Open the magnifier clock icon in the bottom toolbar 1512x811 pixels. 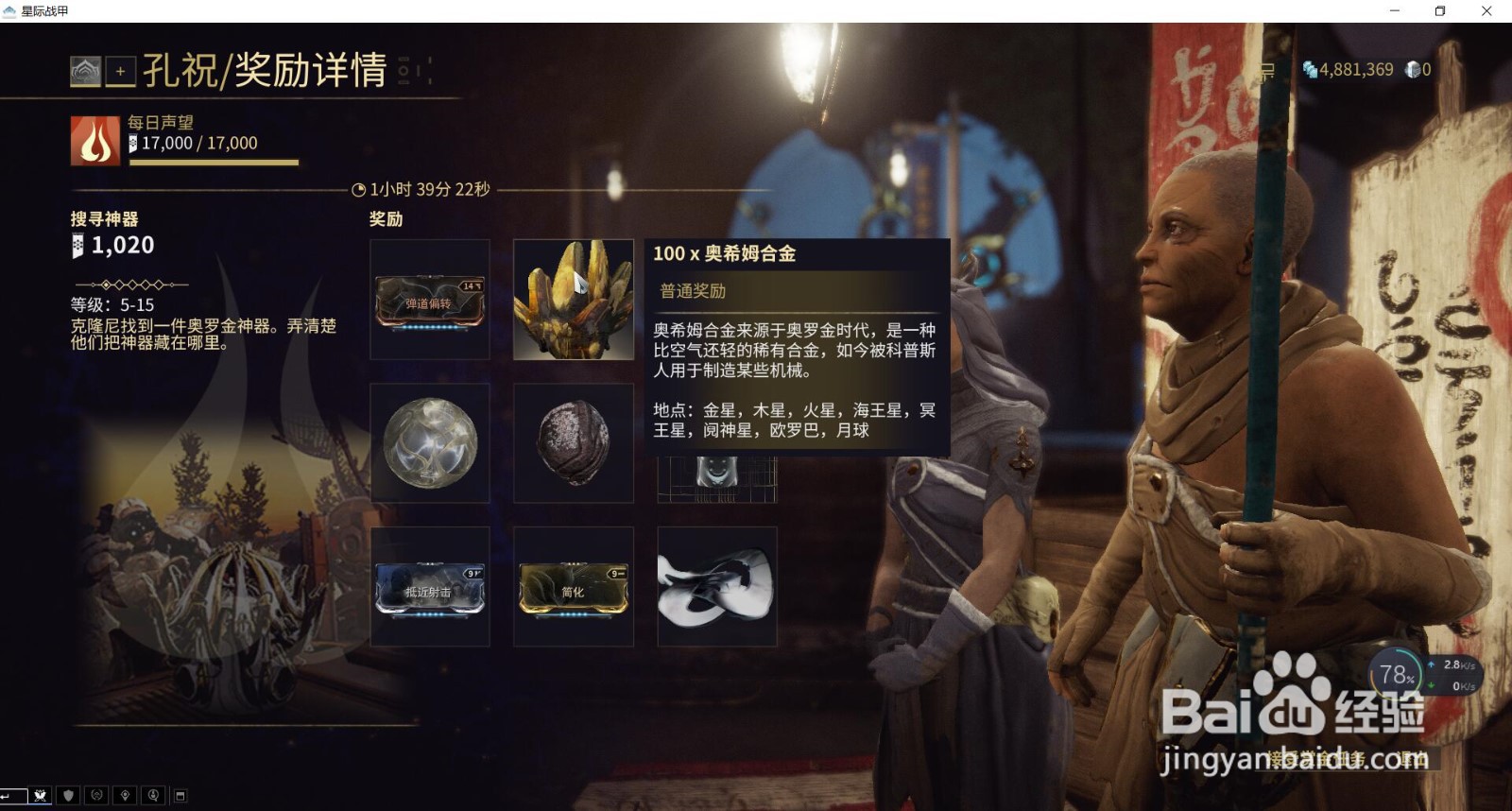pos(151,794)
